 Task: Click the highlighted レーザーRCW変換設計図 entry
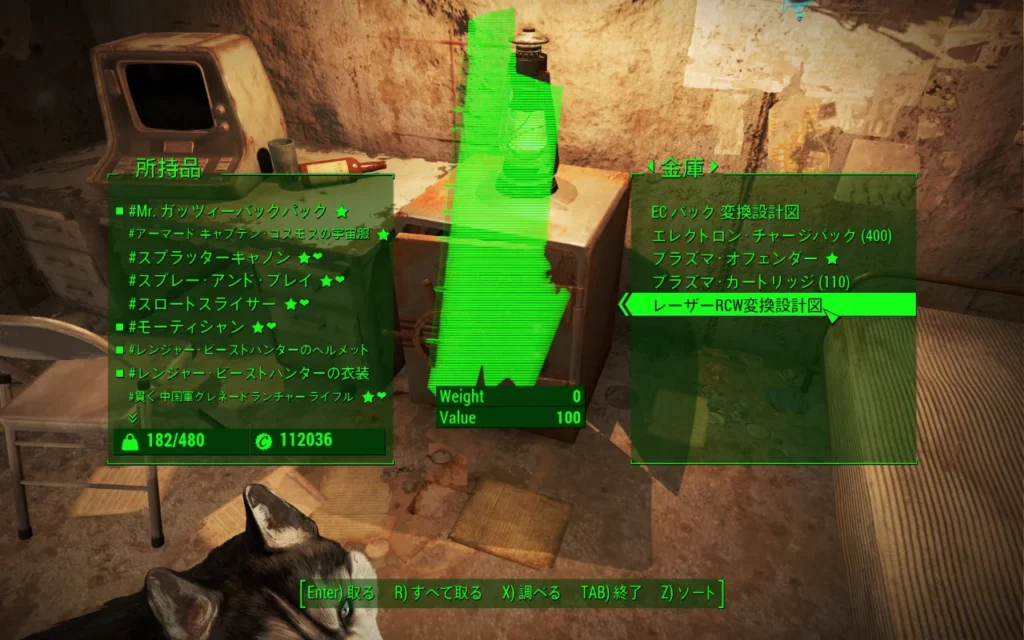[x=737, y=305]
